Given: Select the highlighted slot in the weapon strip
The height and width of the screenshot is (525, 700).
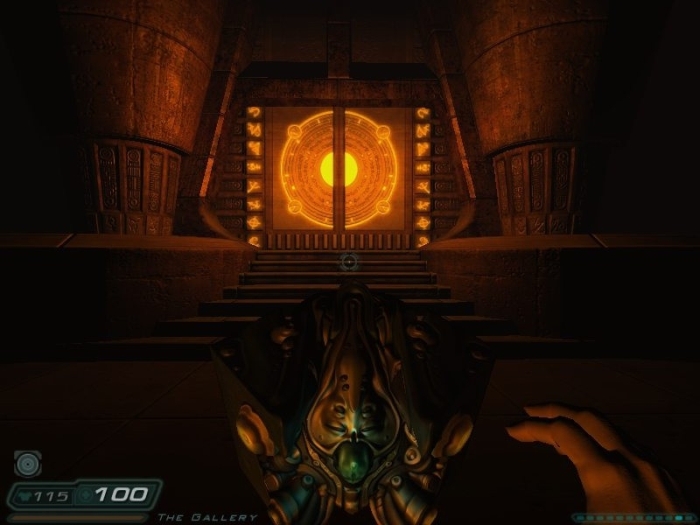Looking at the screenshot, I should [679, 518].
